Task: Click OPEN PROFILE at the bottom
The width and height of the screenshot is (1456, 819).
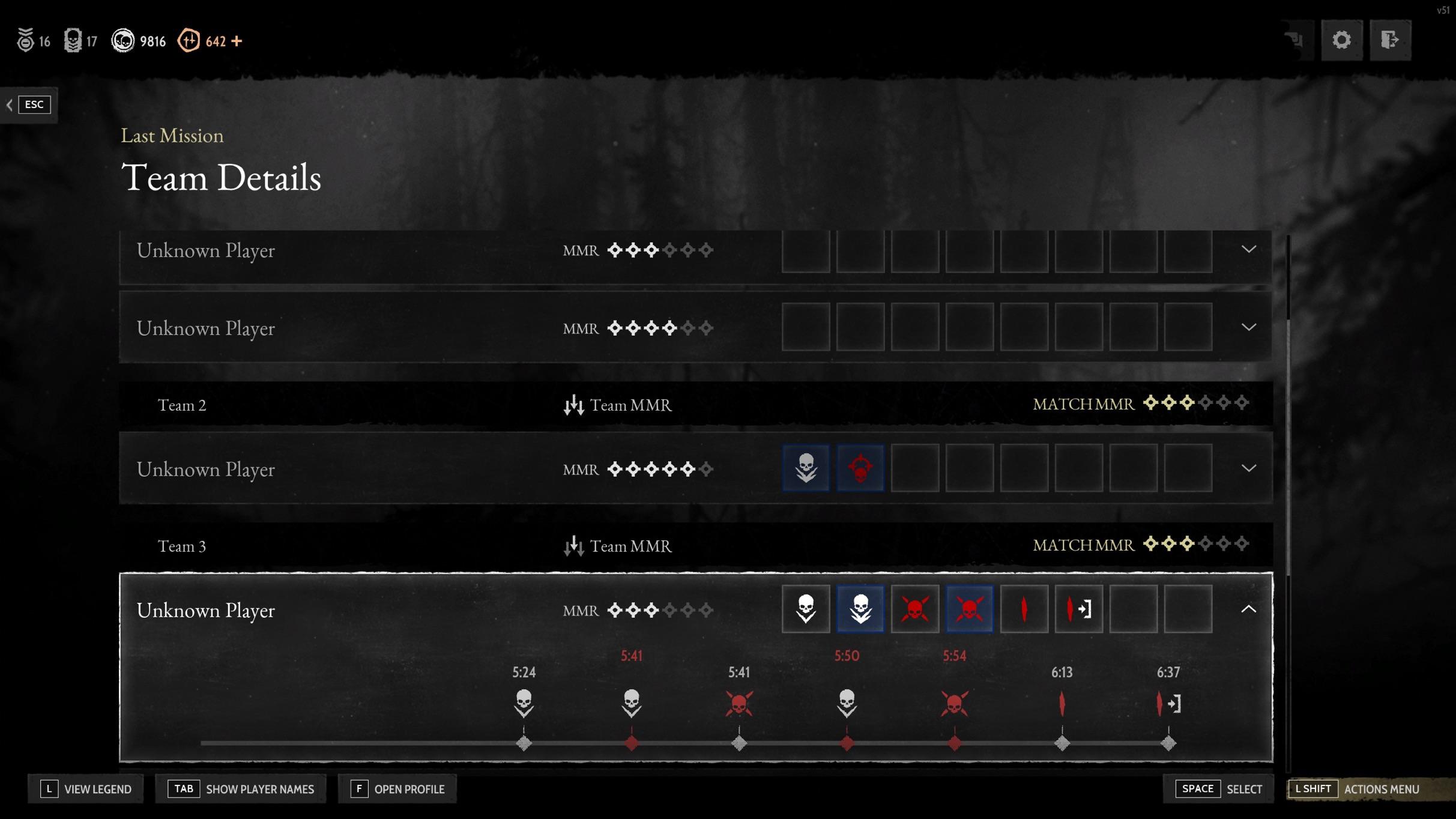Action: pyautogui.click(x=396, y=788)
